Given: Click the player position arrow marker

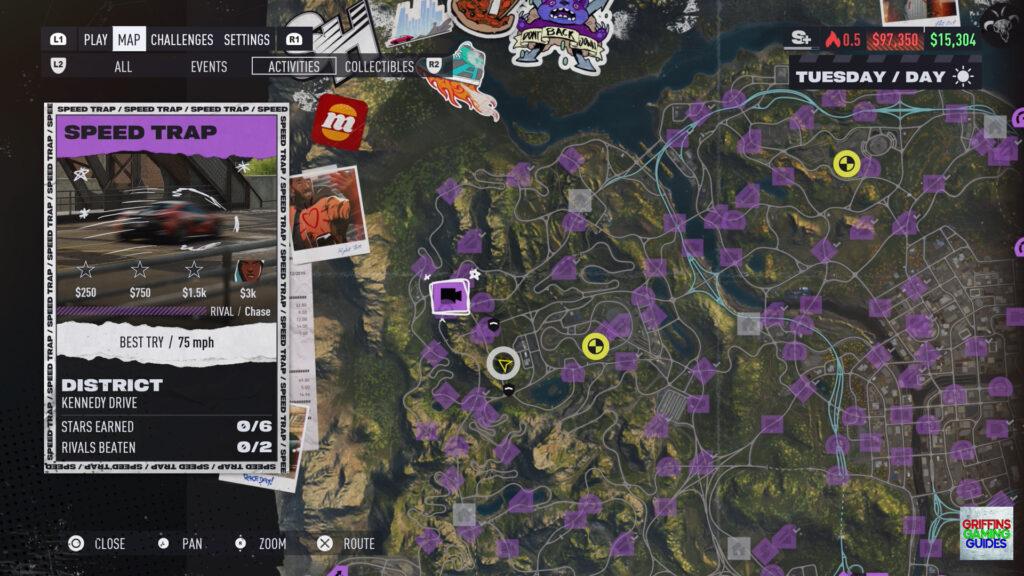Looking at the screenshot, I should point(503,364).
